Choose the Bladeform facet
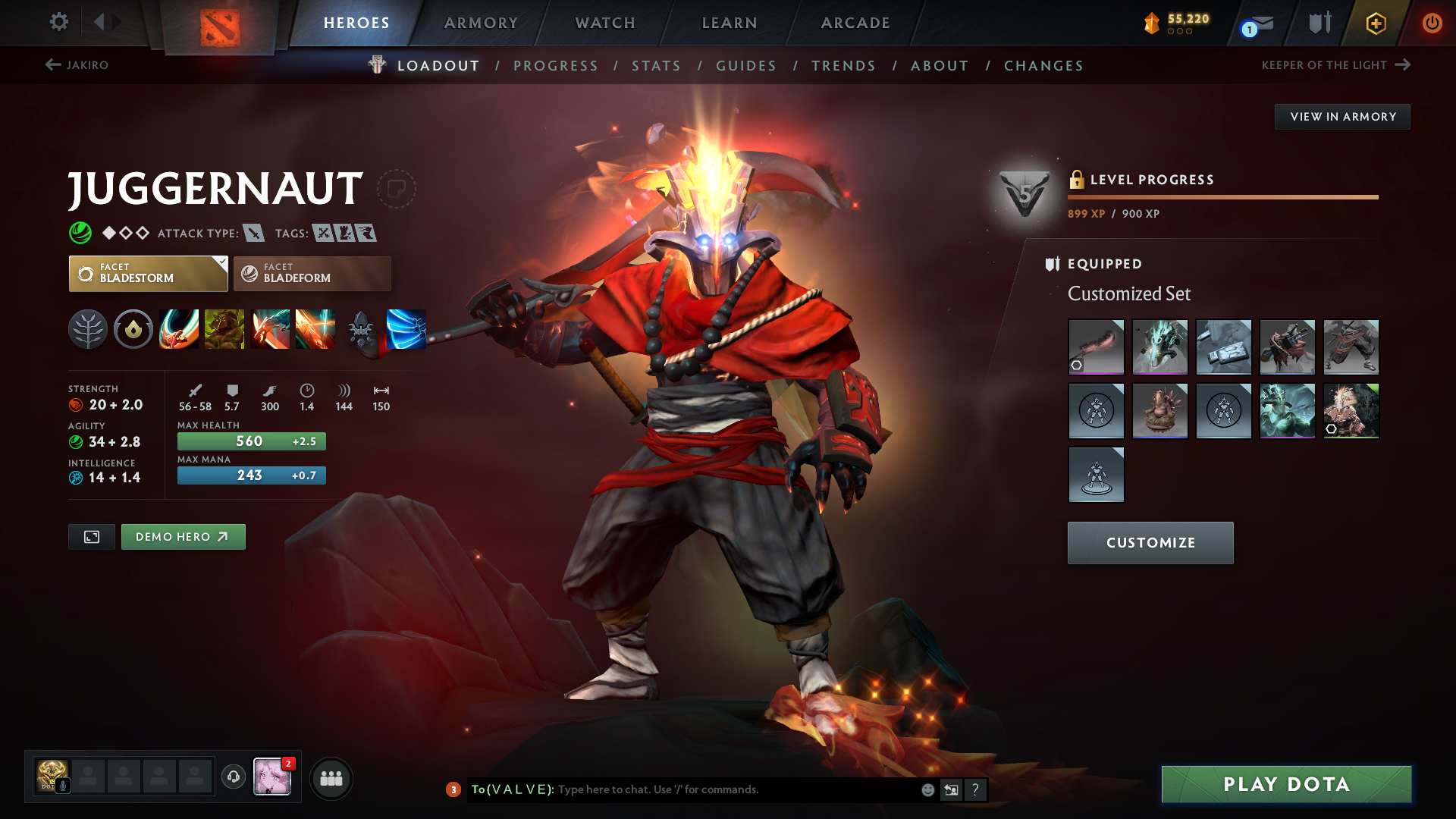Viewport: 1456px width, 819px height. click(312, 274)
